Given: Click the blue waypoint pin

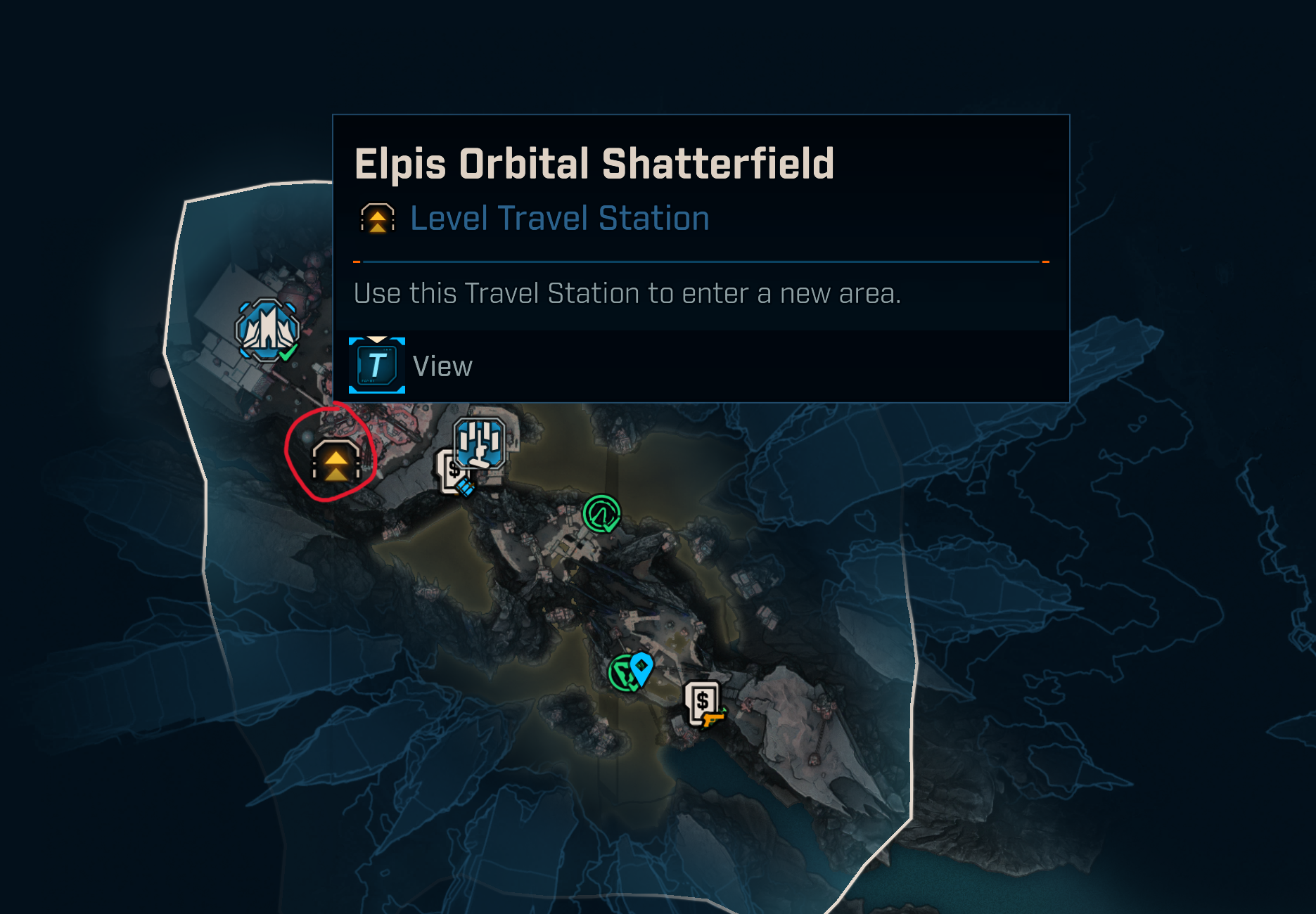Looking at the screenshot, I should [641, 667].
